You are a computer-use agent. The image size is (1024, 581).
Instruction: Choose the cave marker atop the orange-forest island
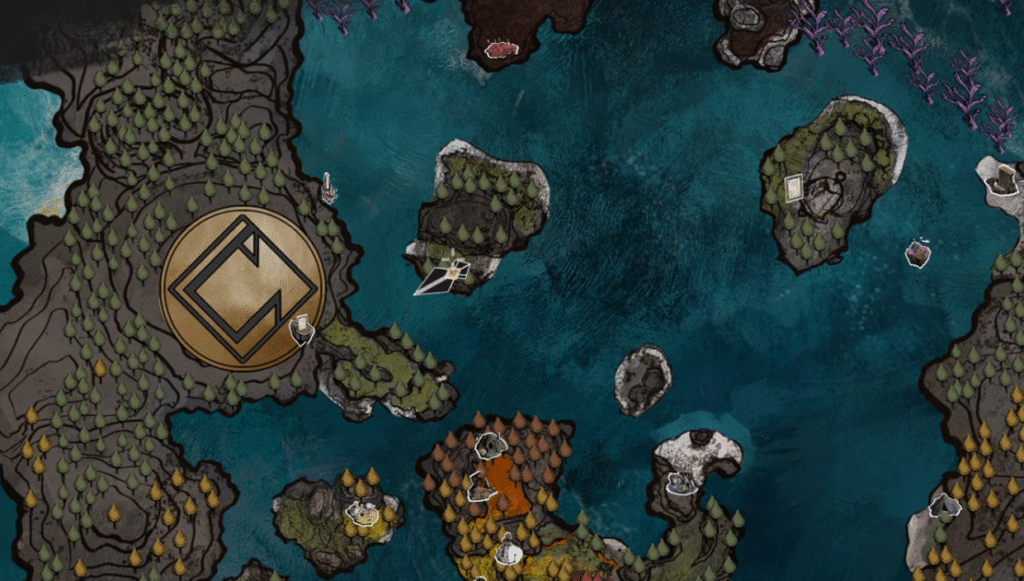click(x=491, y=445)
